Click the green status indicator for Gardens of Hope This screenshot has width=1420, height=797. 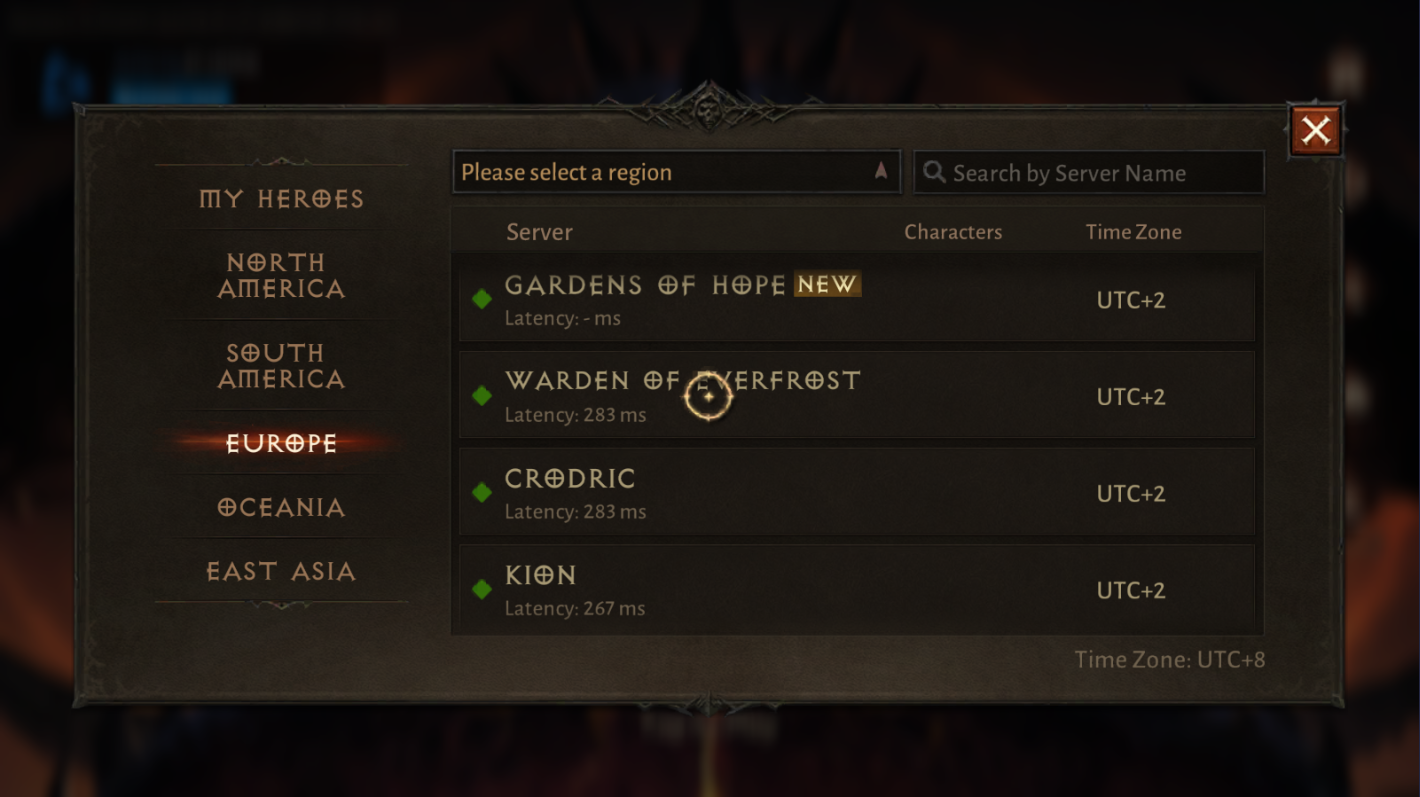483,300
